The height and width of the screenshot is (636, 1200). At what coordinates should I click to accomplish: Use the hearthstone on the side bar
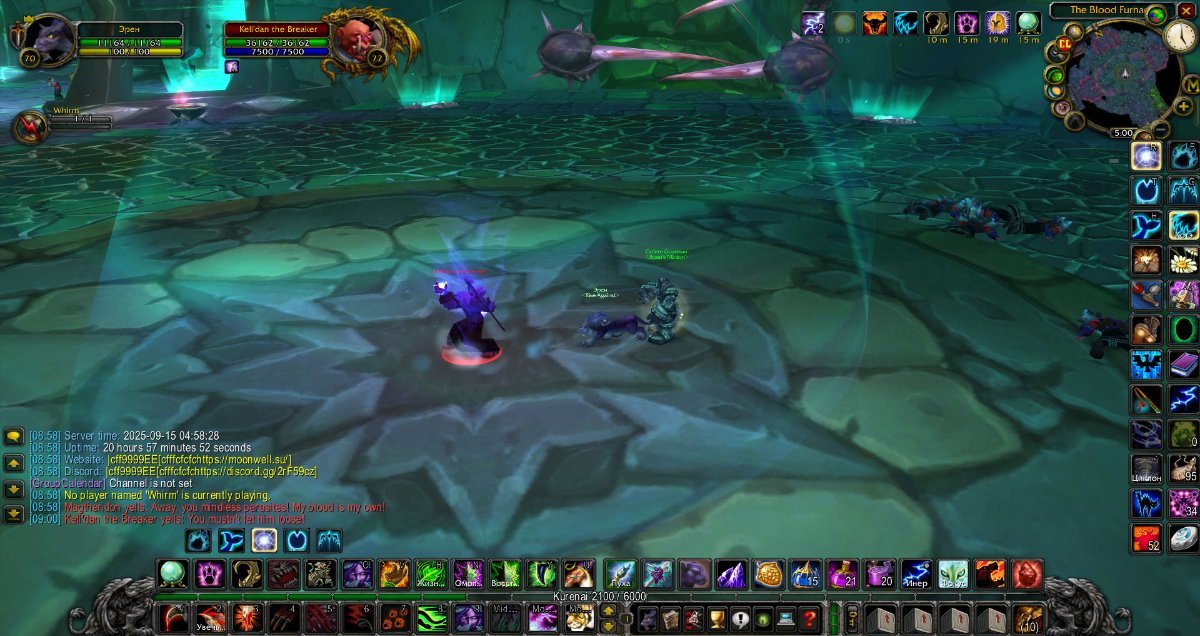tap(1184, 538)
